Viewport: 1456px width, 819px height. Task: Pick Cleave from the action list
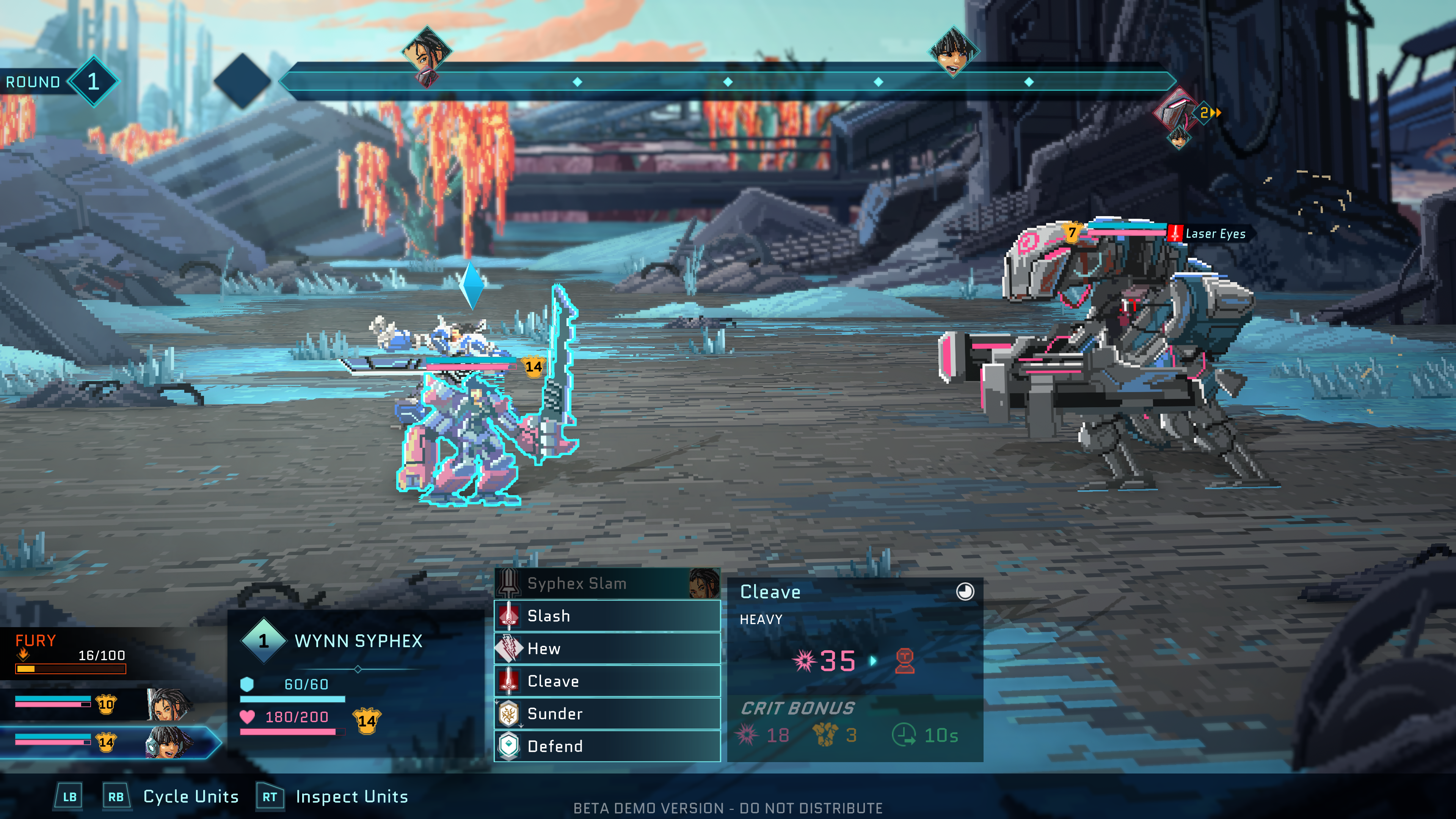[x=607, y=681]
